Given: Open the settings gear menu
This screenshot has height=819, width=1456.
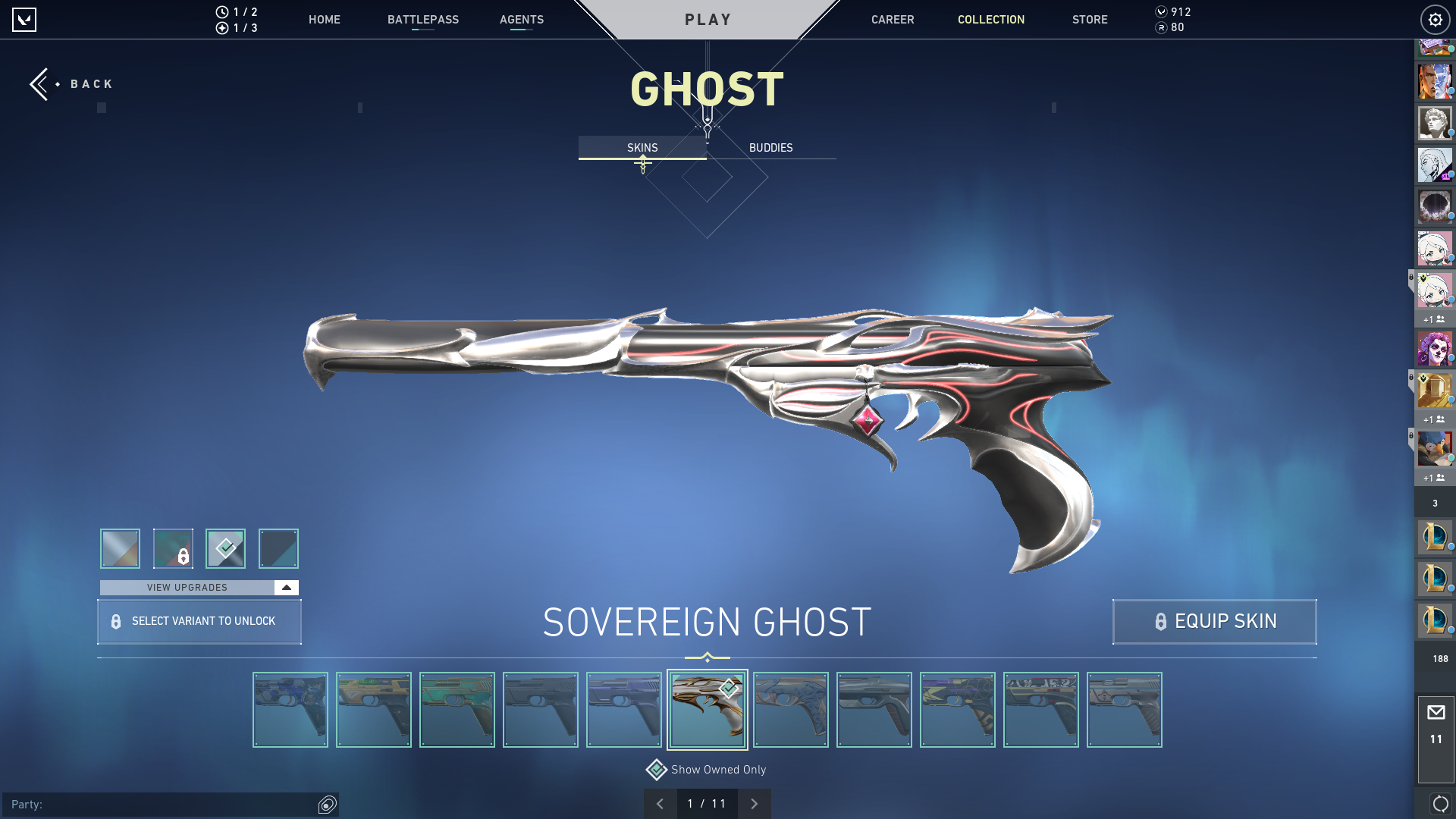Looking at the screenshot, I should [x=1435, y=20].
